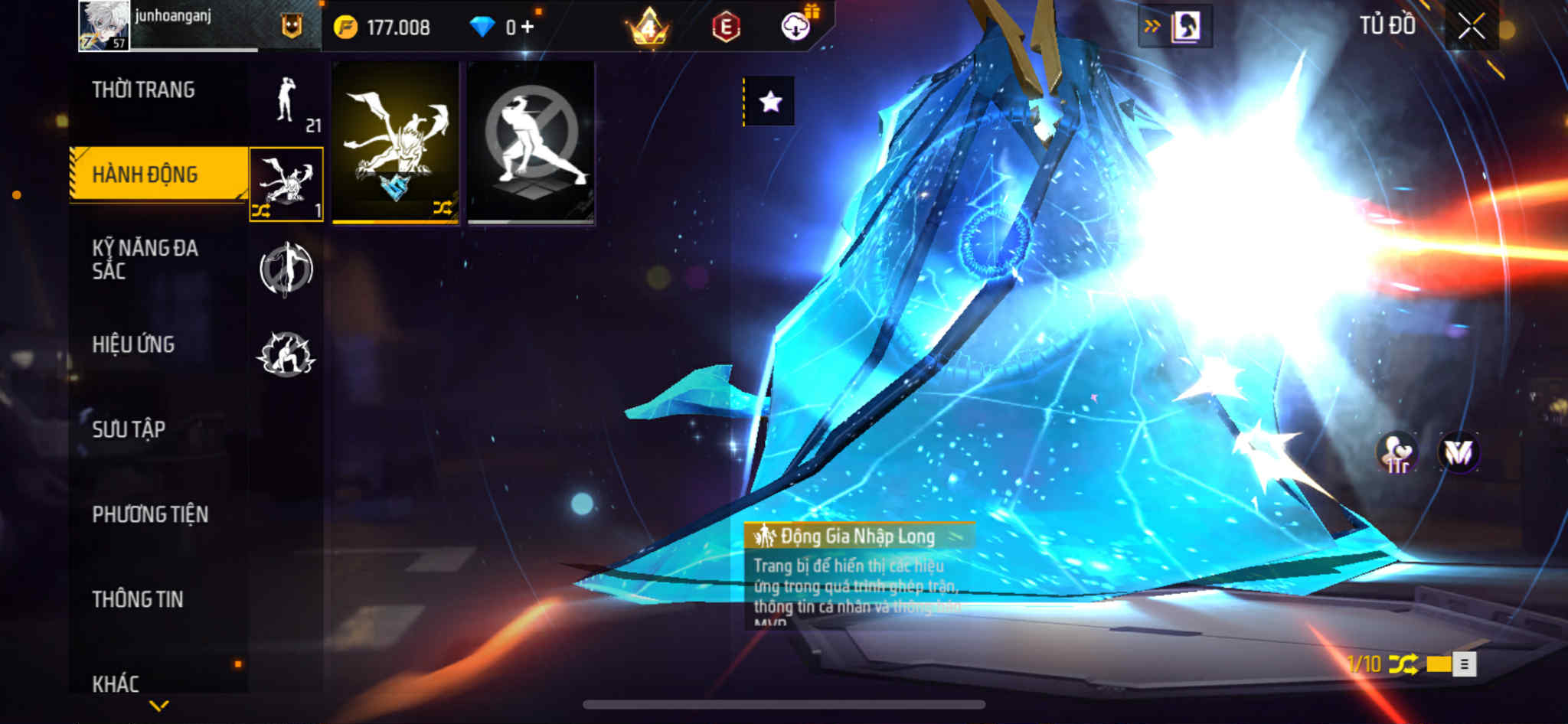
Task: Open the player profile avatar
Action: pyautogui.click(x=104, y=26)
